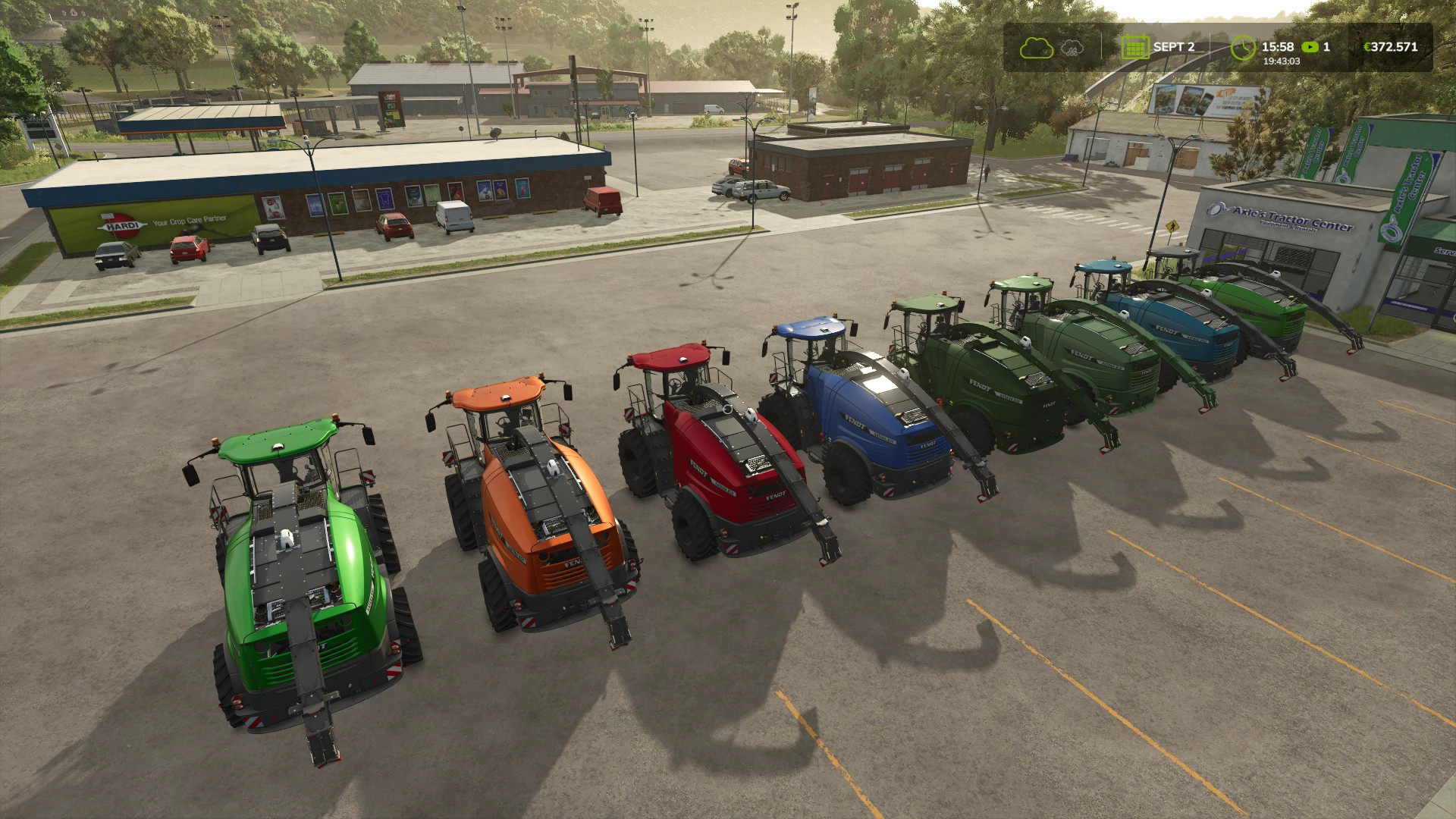This screenshot has width=1456, height=819.
Task: Click the green cloud current-weather icon
Action: tap(1036, 47)
